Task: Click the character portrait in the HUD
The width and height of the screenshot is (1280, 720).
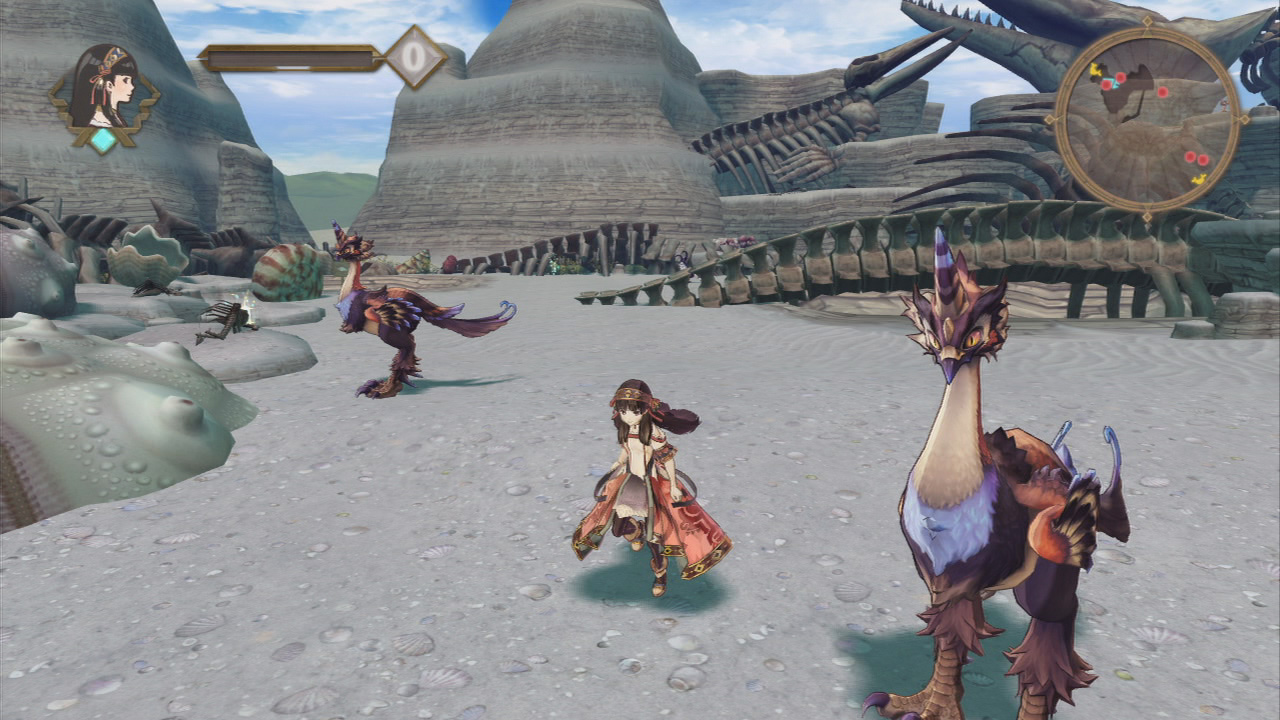Action: [x=104, y=87]
